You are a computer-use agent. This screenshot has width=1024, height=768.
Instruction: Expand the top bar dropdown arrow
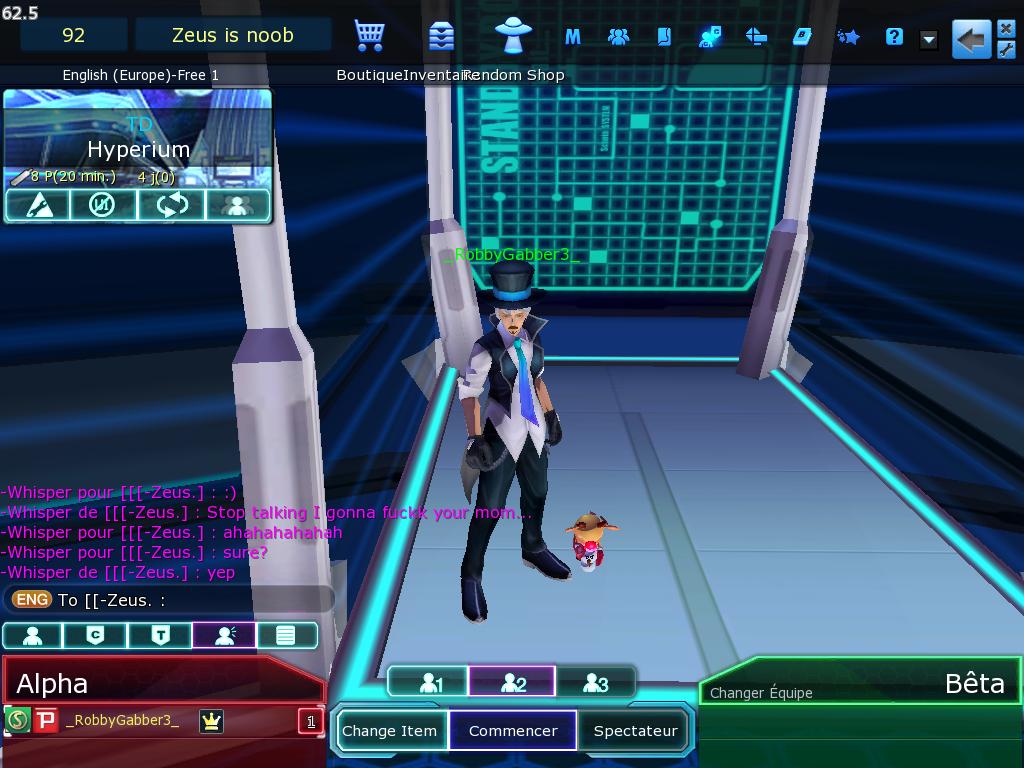tap(928, 39)
